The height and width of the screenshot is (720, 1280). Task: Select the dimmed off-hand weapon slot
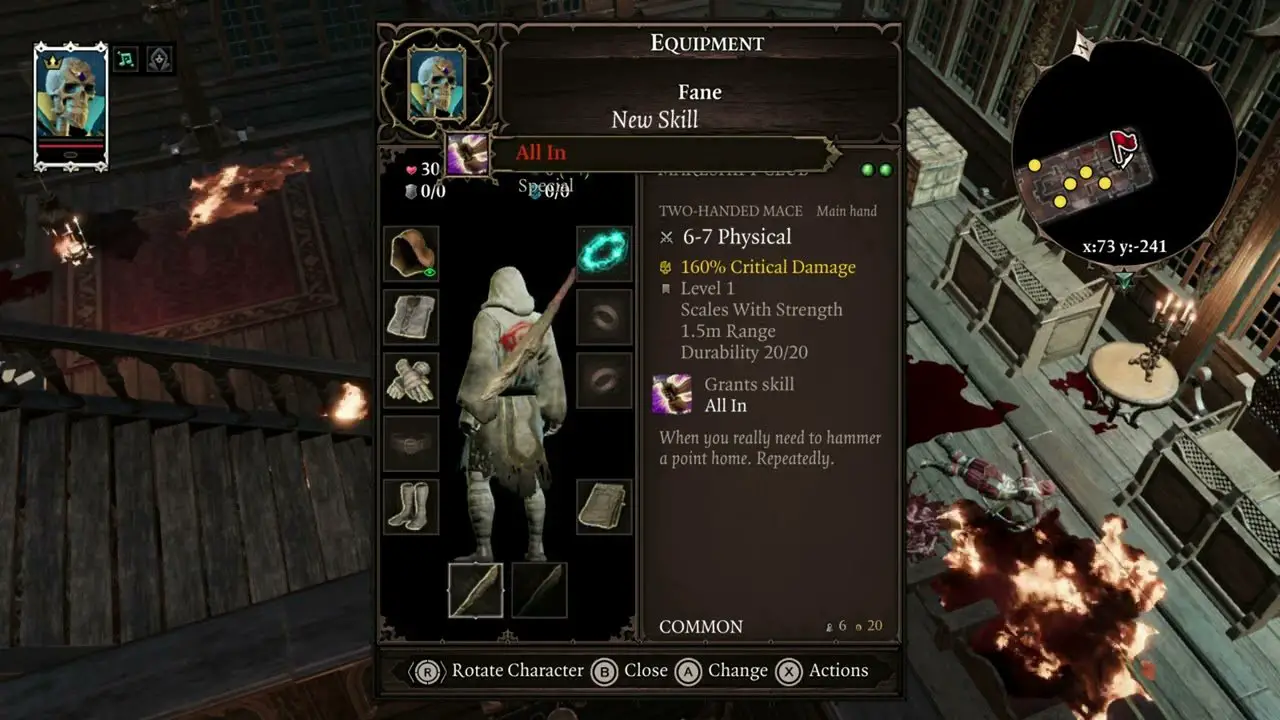point(540,590)
